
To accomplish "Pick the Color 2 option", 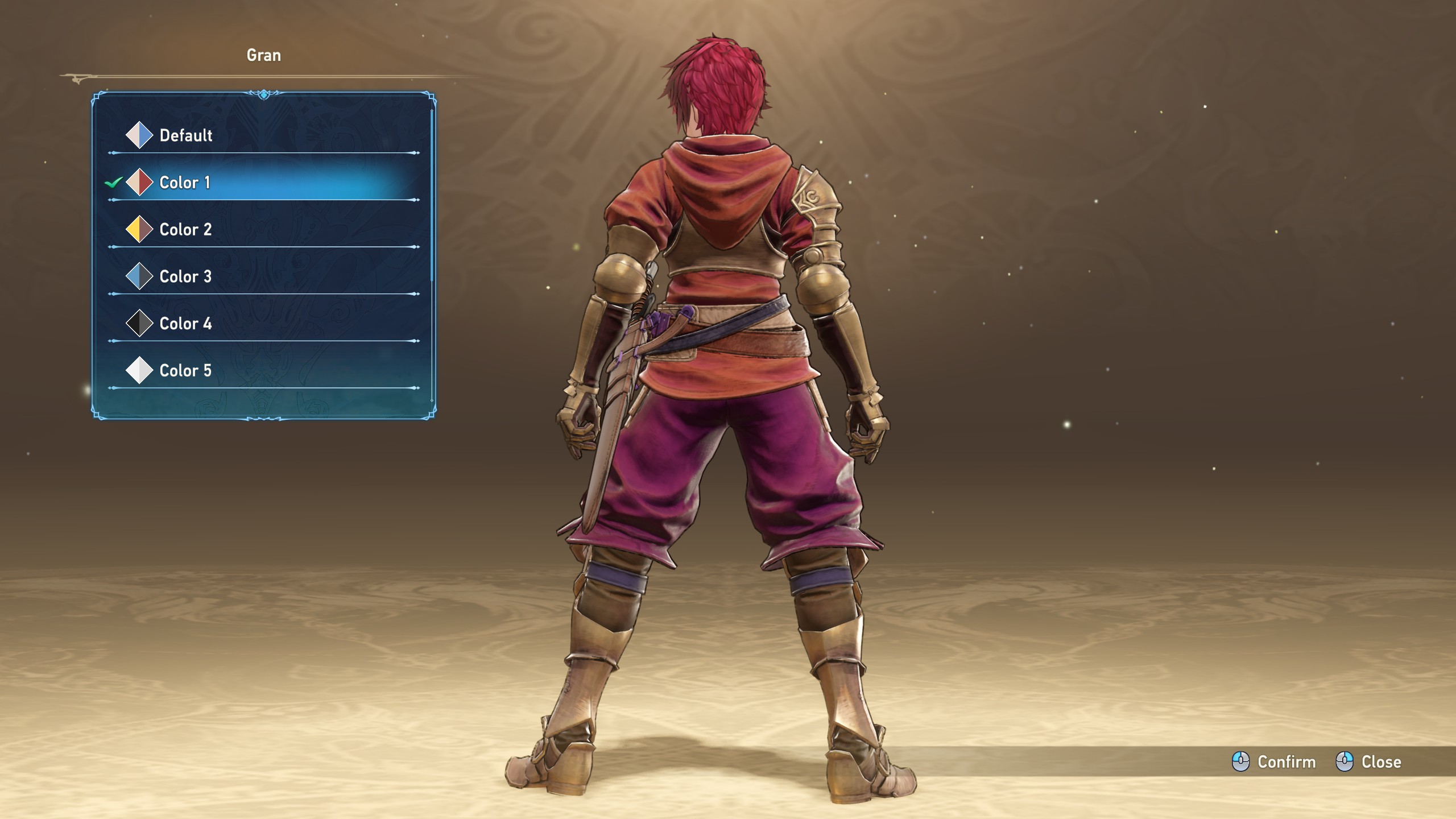I will 185,230.
